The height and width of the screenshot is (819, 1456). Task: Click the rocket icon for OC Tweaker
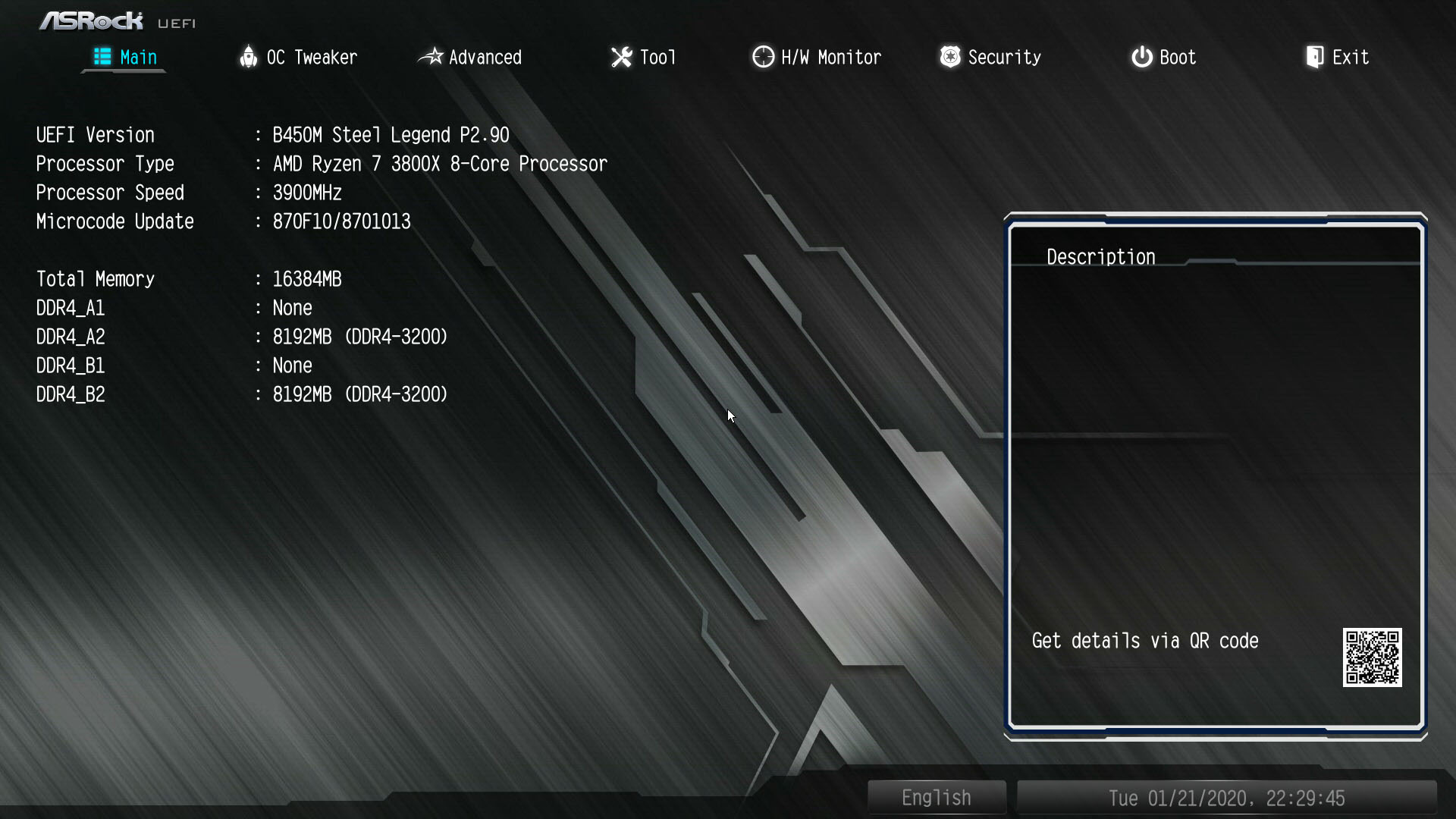pyautogui.click(x=249, y=56)
